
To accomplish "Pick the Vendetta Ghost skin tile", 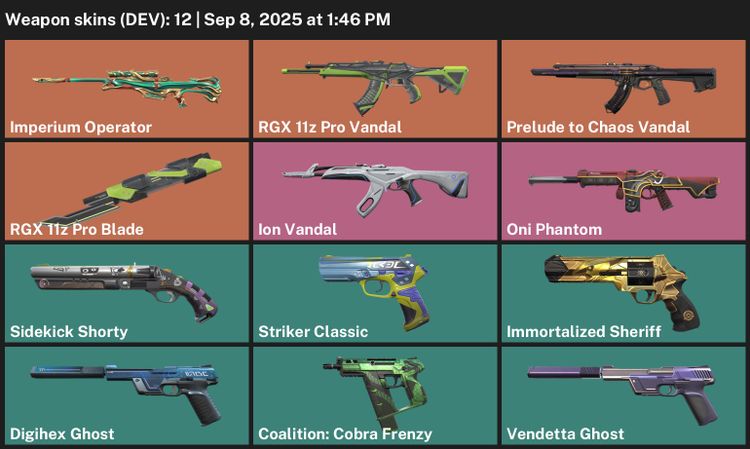I will pyautogui.click(x=623, y=395).
